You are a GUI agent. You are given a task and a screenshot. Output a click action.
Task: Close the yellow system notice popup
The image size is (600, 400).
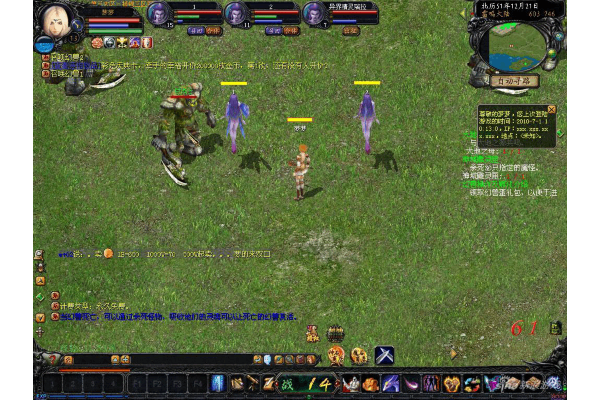tap(551, 109)
